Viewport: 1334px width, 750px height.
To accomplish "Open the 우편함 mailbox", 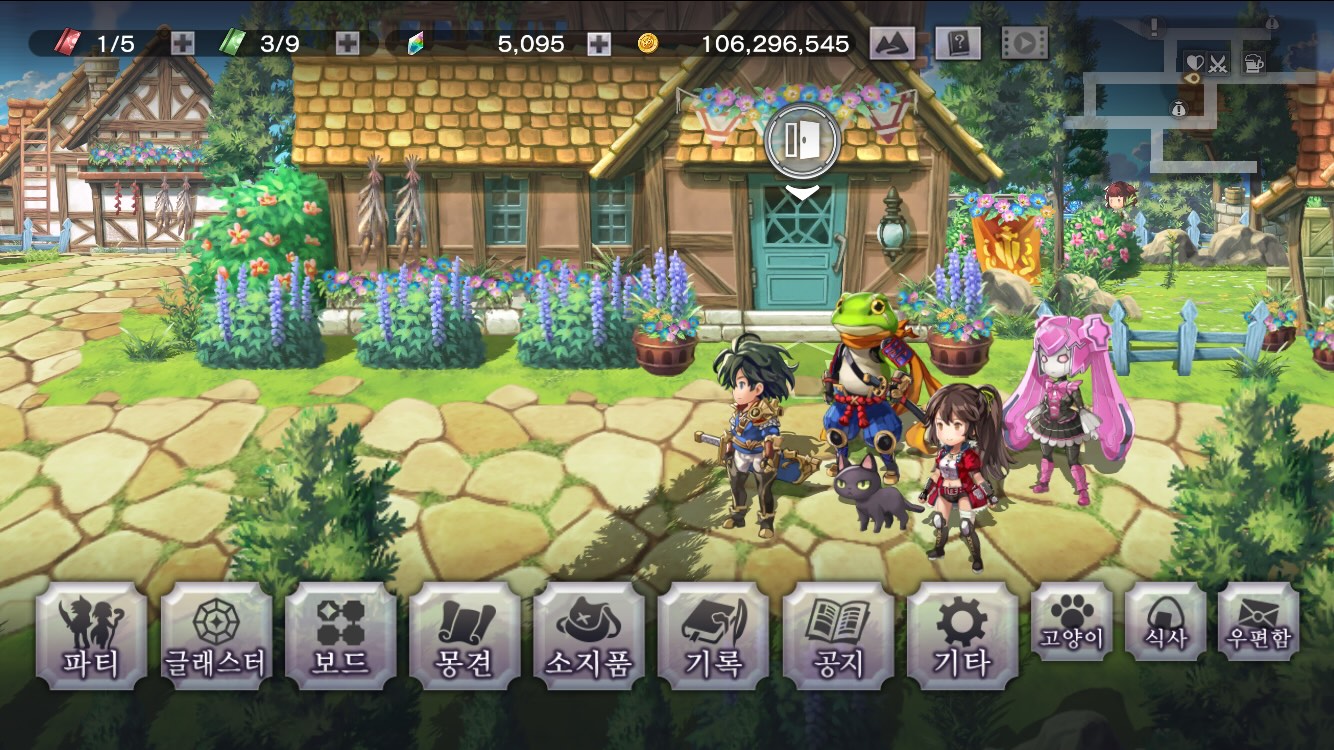I will [x=1259, y=622].
